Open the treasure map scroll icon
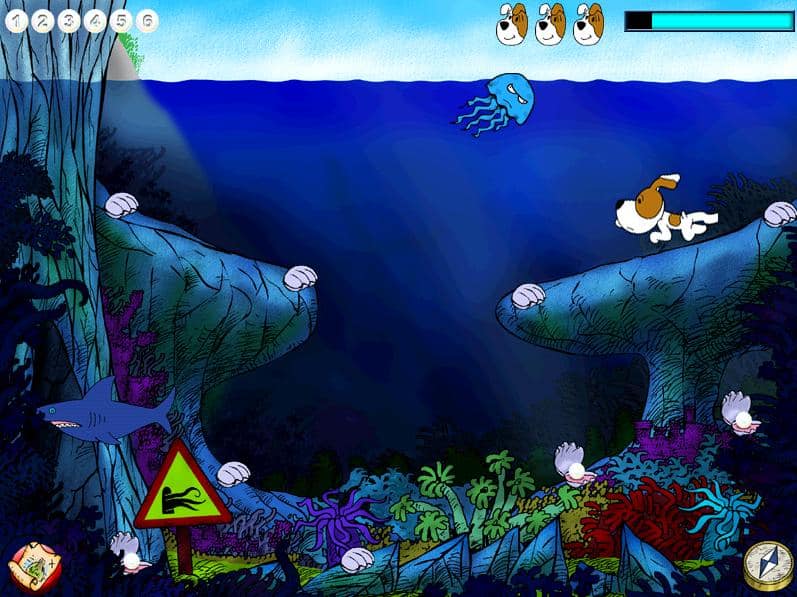Viewport: 797px width, 597px height. [x=28, y=566]
